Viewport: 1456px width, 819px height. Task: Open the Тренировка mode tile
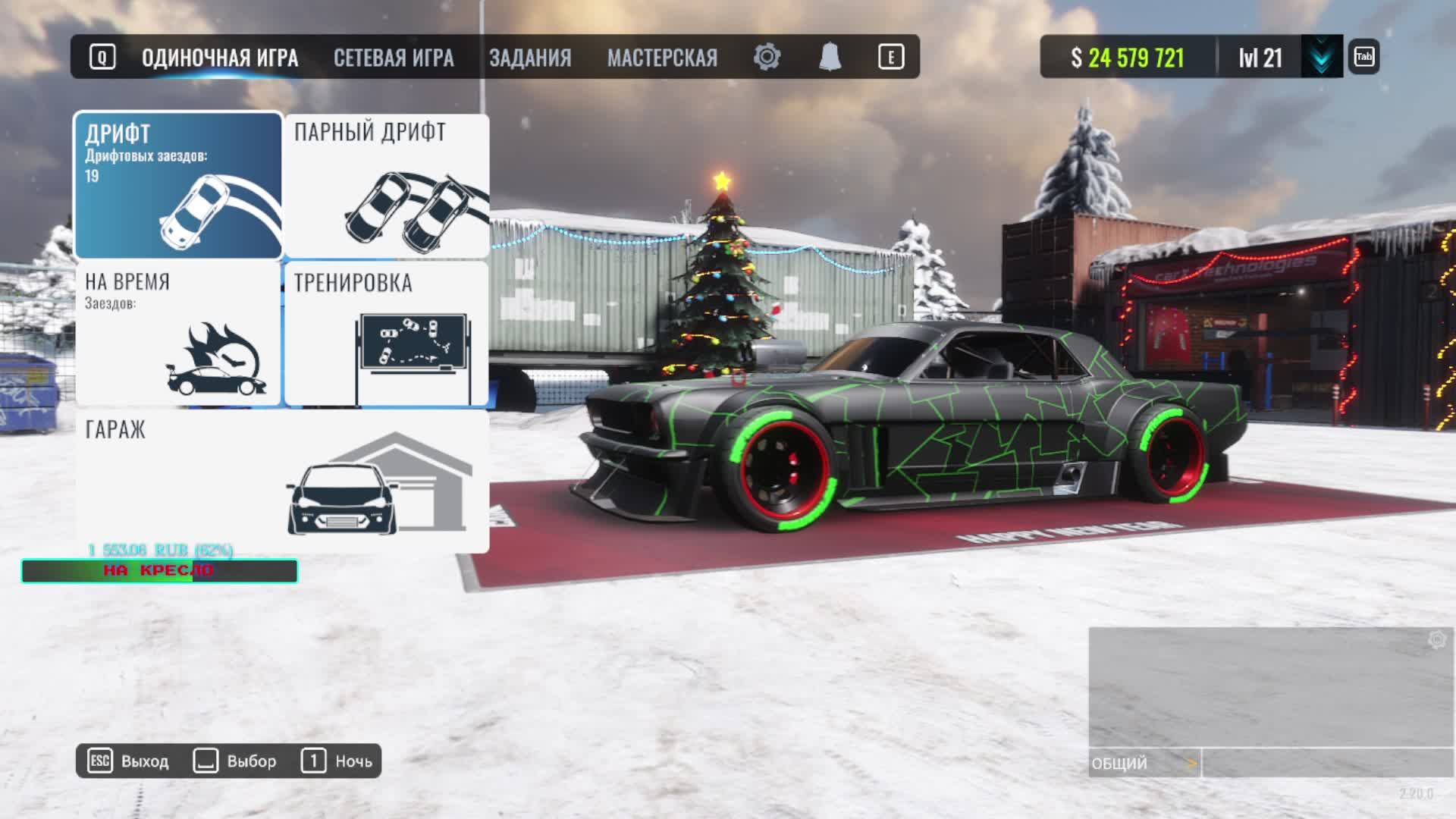click(387, 334)
